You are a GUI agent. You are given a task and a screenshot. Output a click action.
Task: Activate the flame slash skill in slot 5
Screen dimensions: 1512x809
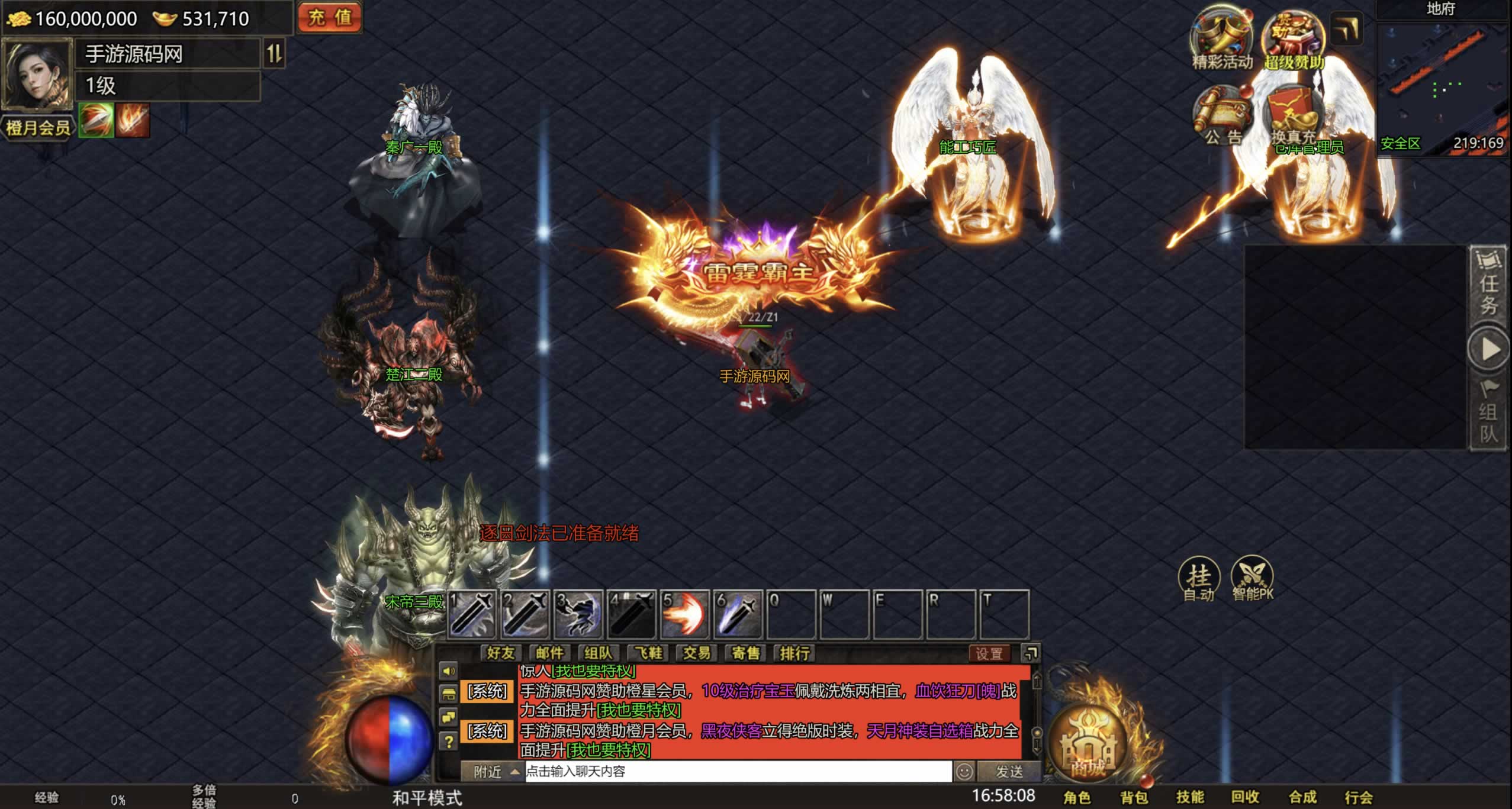[684, 615]
